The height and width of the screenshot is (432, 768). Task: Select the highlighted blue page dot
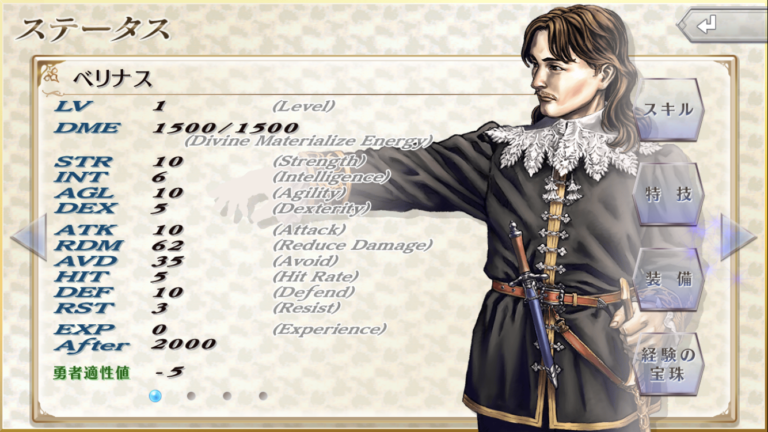[155, 396]
